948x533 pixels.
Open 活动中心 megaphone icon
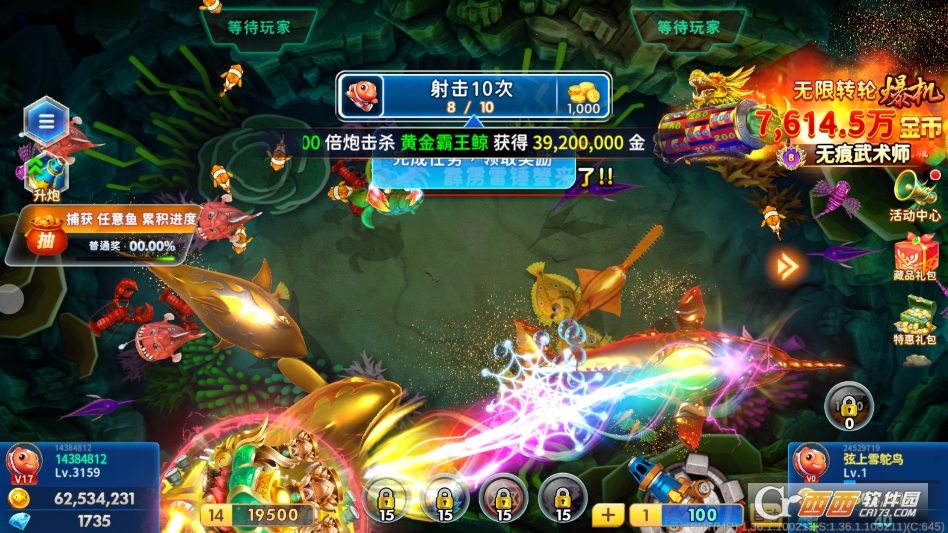(915, 195)
